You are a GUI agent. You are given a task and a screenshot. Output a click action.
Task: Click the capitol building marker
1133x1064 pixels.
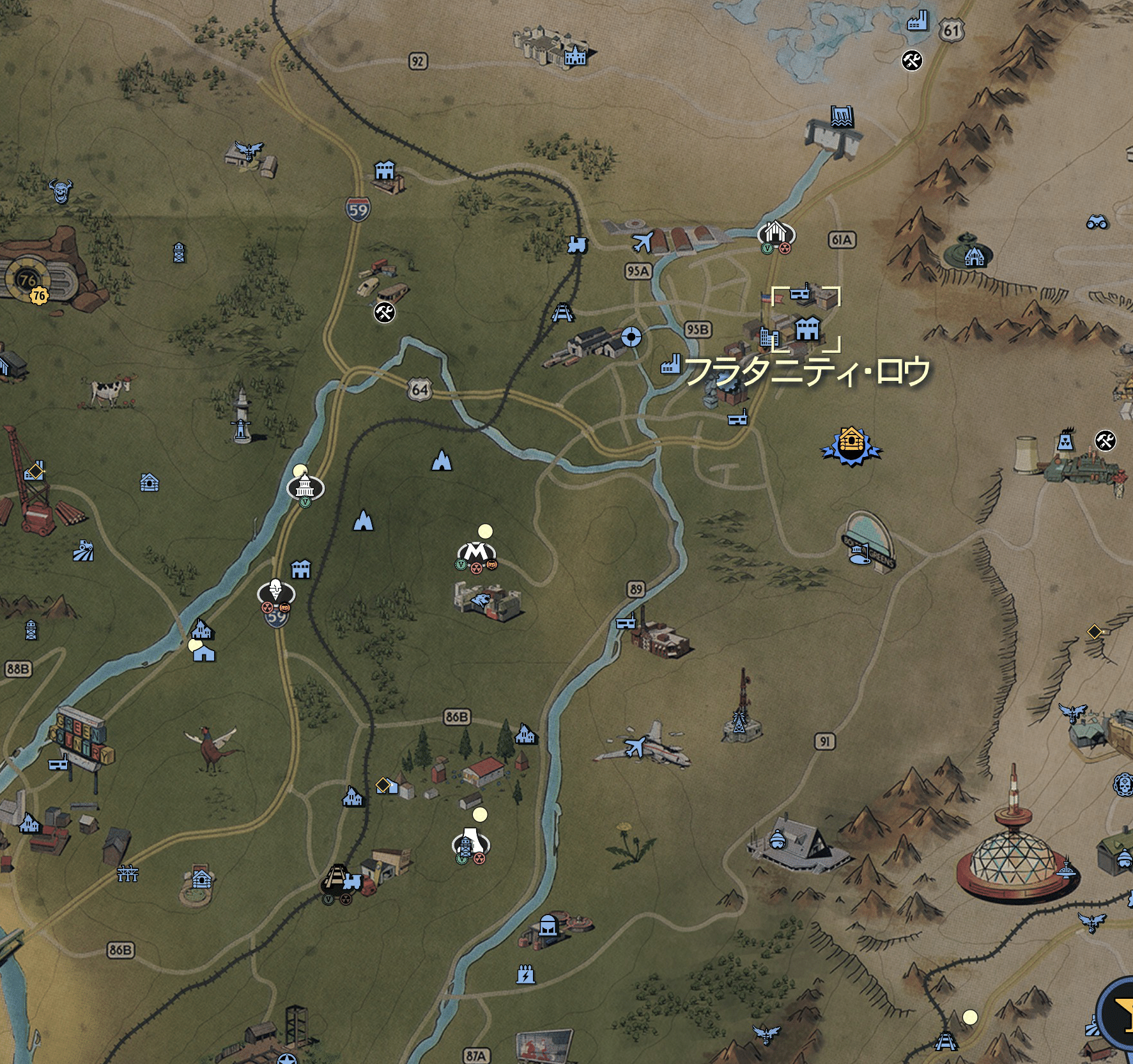point(305,488)
